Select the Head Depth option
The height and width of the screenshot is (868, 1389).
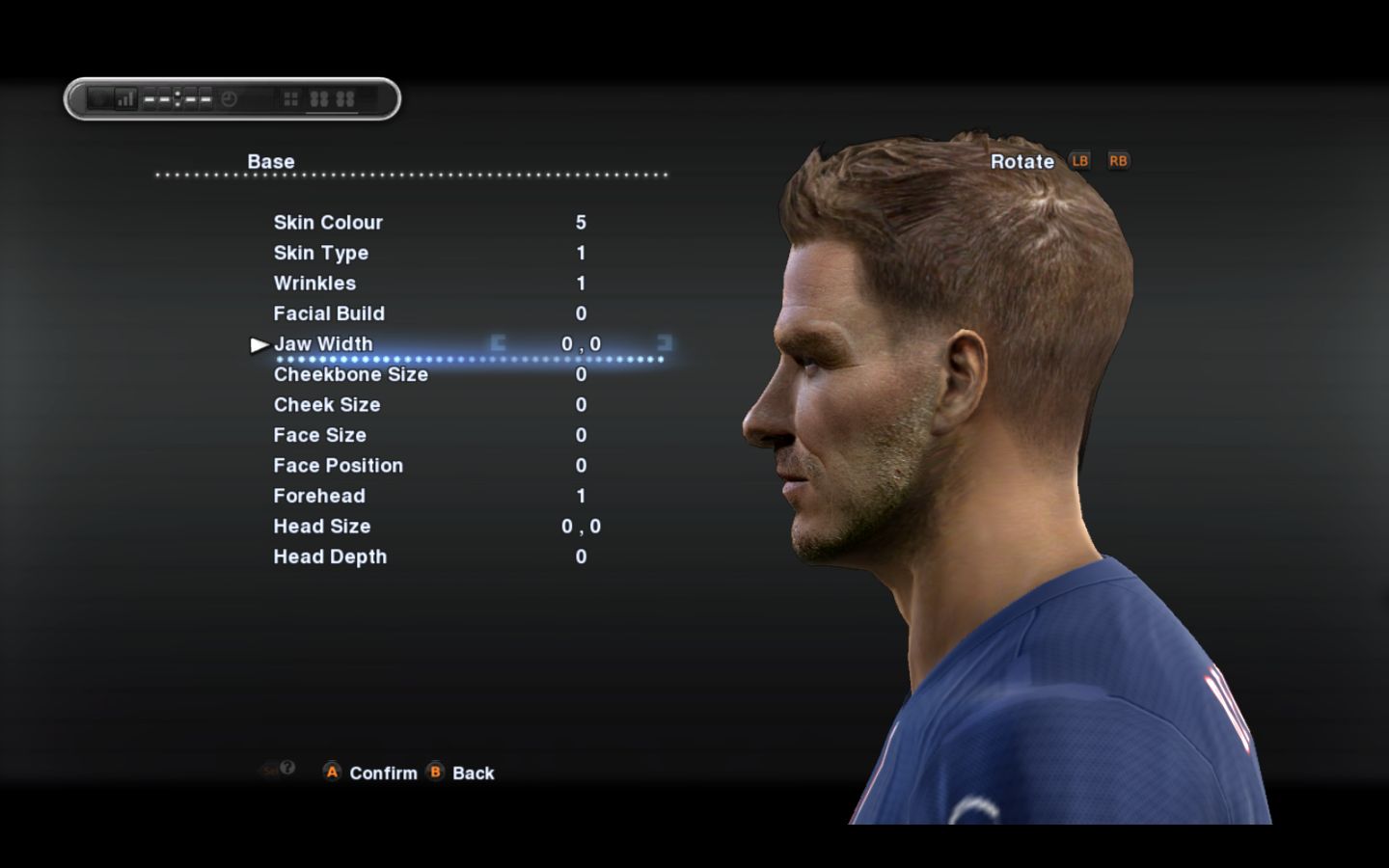pyautogui.click(x=330, y=556)
